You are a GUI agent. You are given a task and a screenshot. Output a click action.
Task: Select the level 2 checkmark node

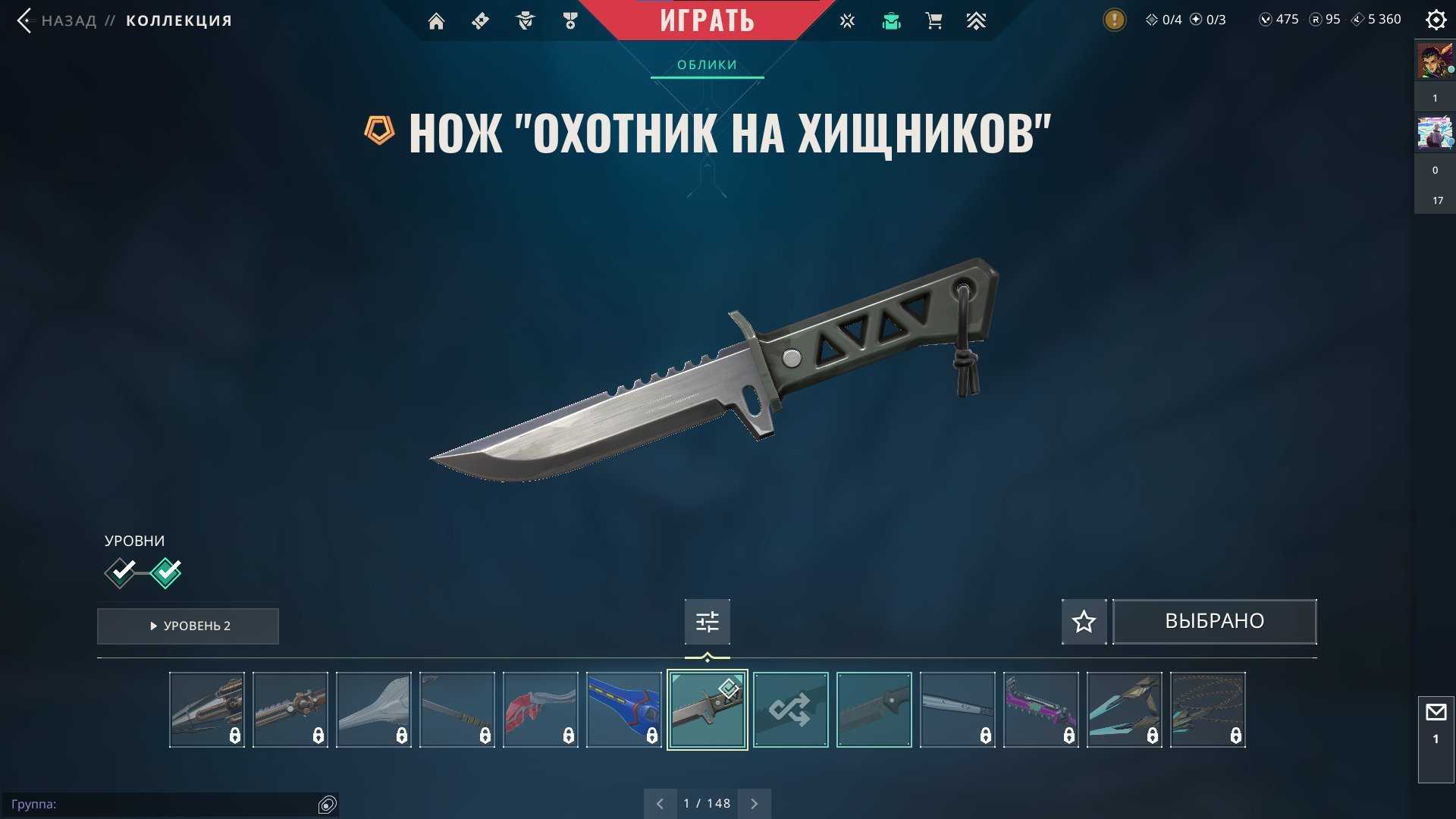[167, 573]
